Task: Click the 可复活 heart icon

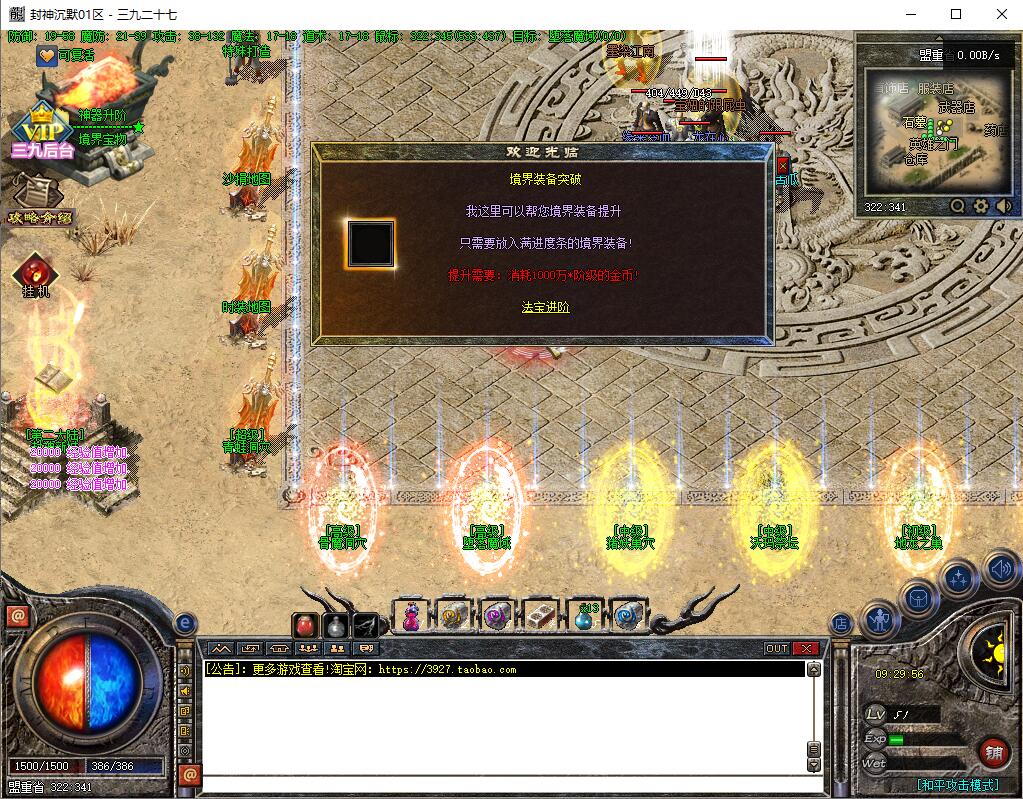Action: click(x=47, y=56)
